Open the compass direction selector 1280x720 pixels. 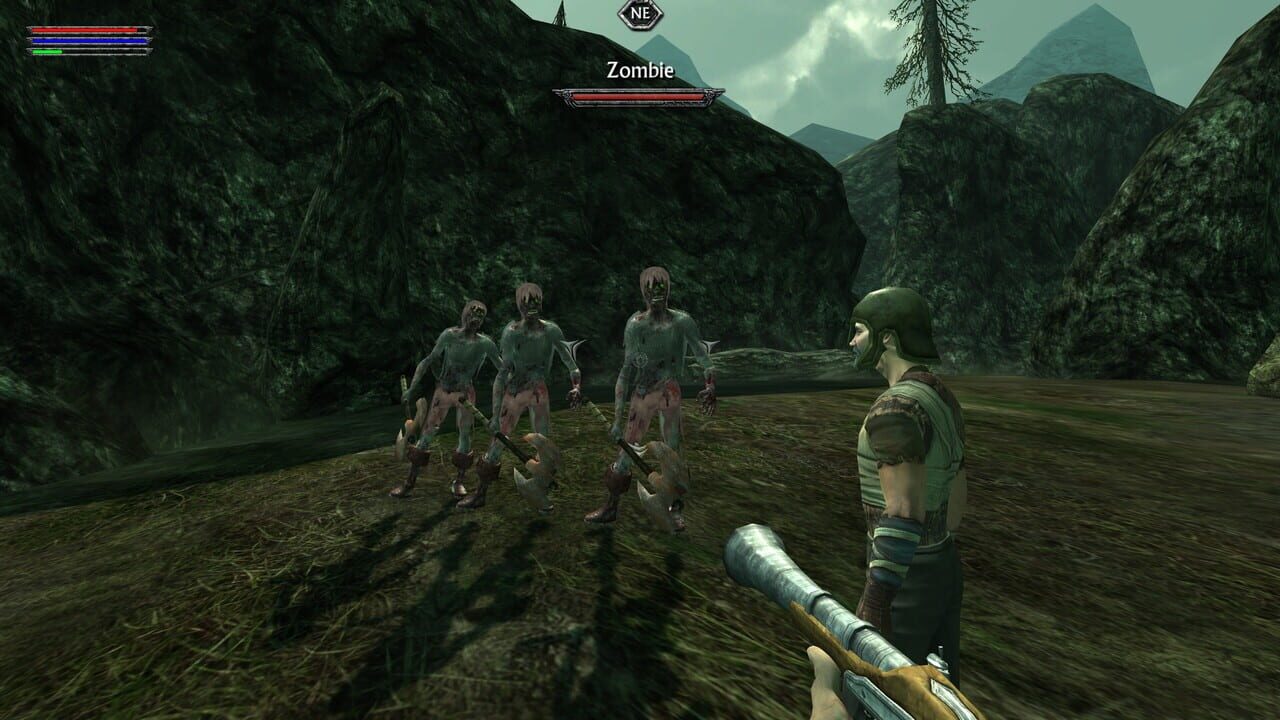pos(641,15)
